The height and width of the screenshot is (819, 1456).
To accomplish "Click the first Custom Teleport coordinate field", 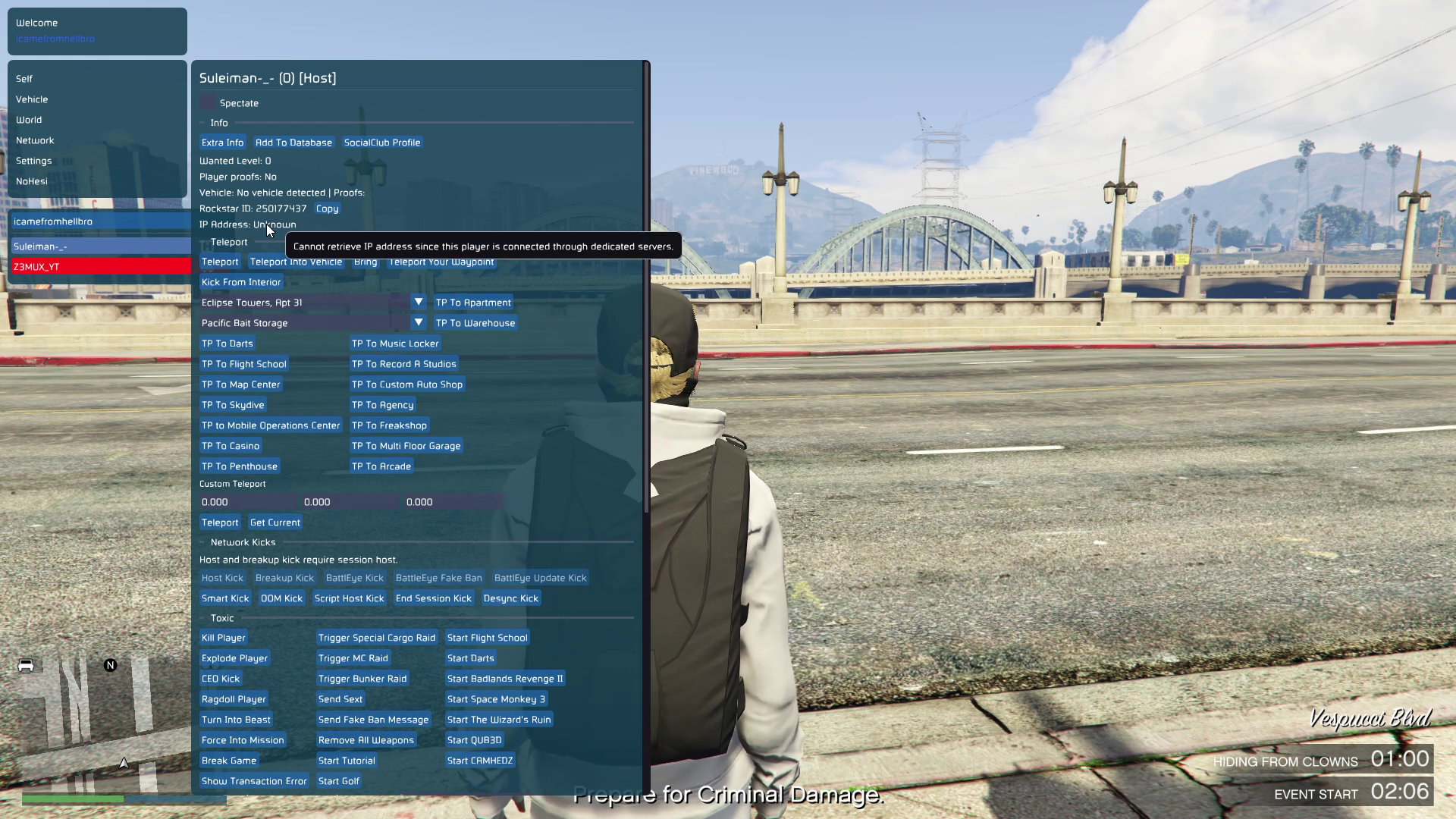I will [248, 502].
